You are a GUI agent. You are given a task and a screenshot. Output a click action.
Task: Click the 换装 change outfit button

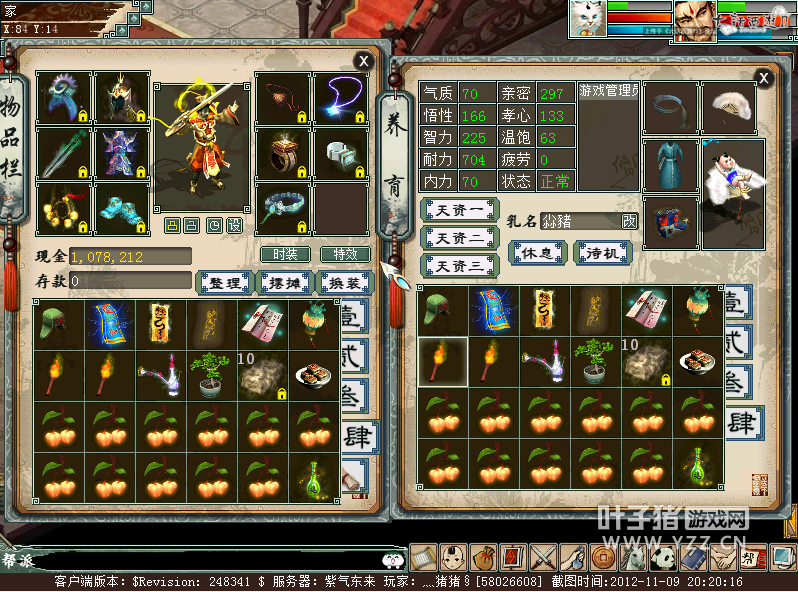point(344,283)
